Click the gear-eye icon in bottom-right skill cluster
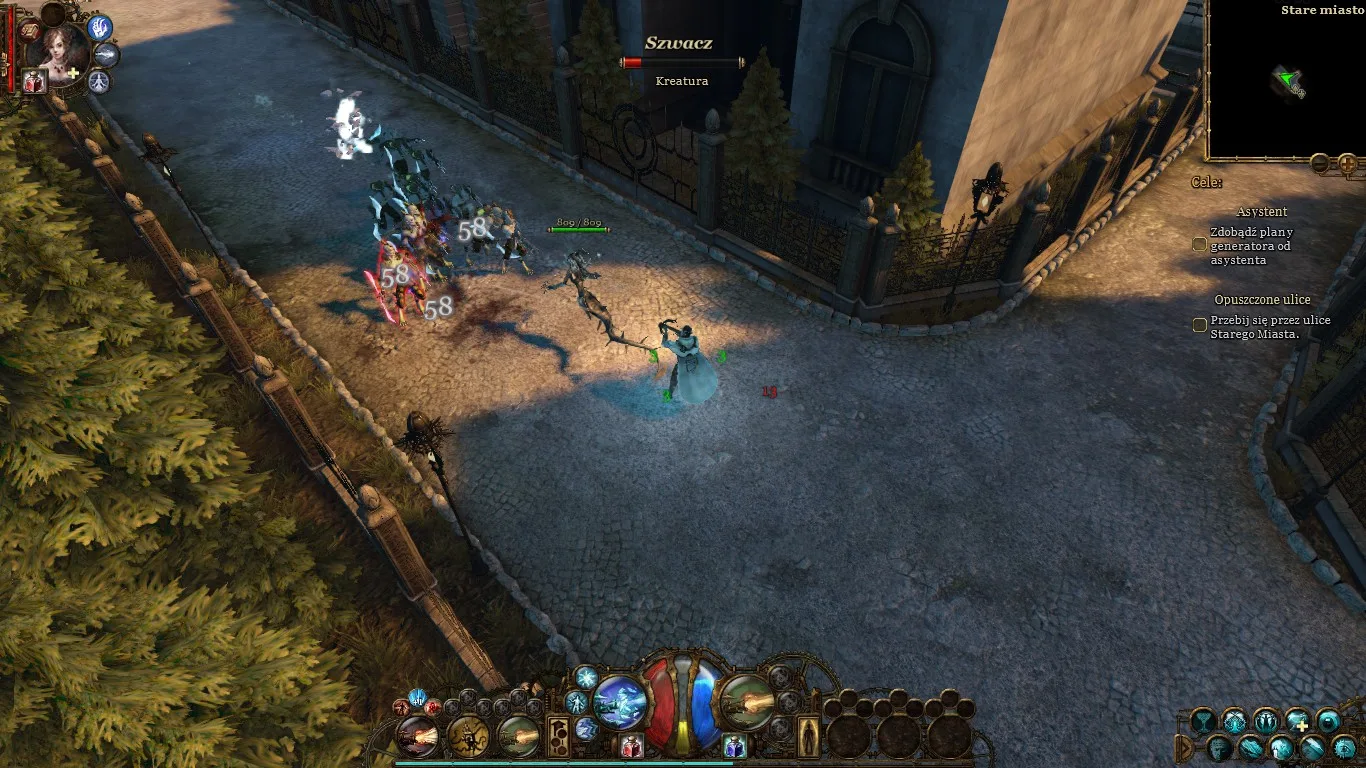Viewport: 1366px width, 768px height. [x=1343, y=748]
